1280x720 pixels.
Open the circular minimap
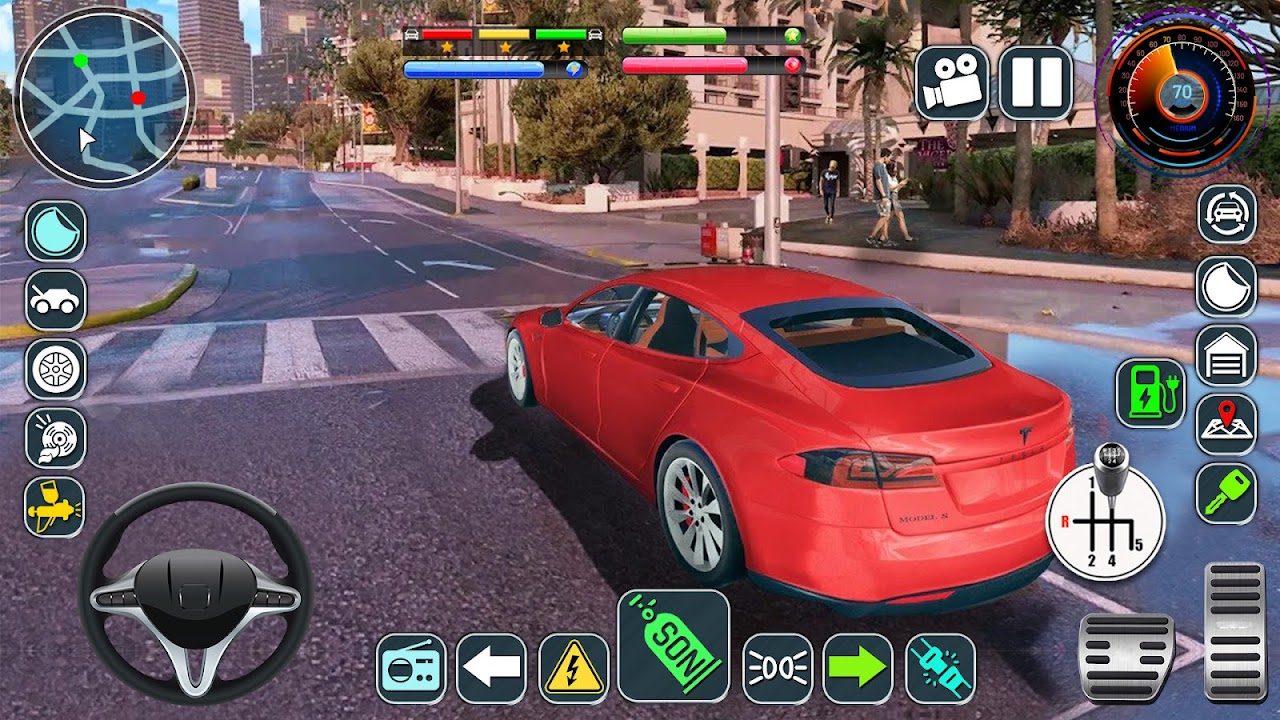point(103,97)
